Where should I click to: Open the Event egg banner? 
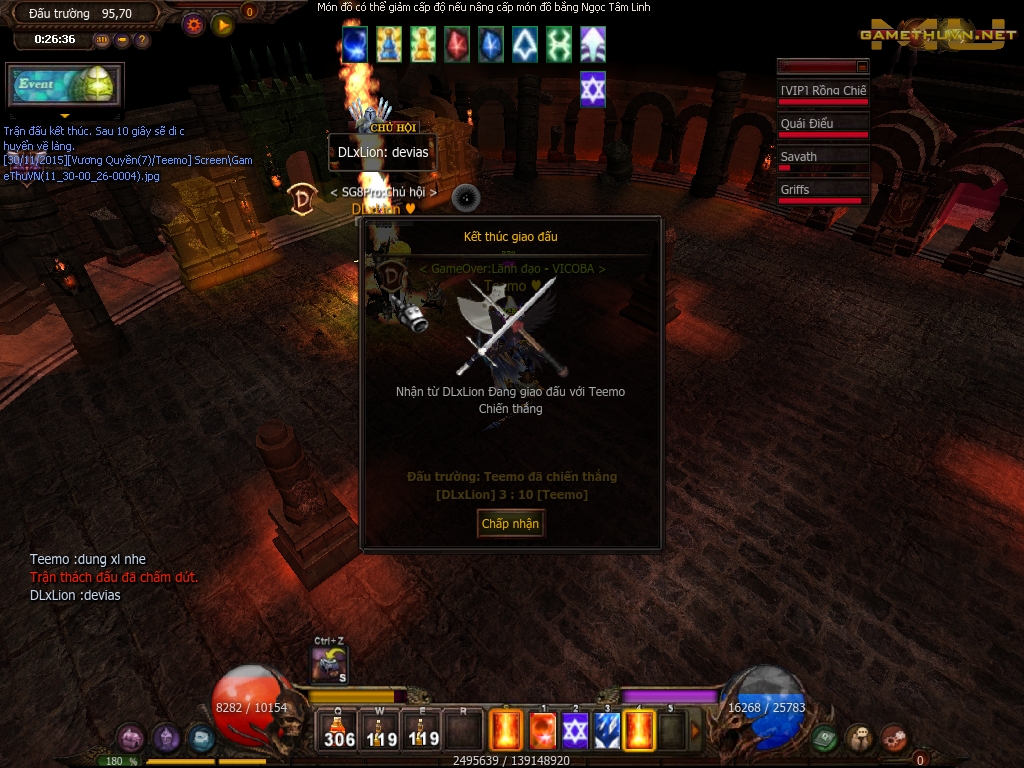64,85
